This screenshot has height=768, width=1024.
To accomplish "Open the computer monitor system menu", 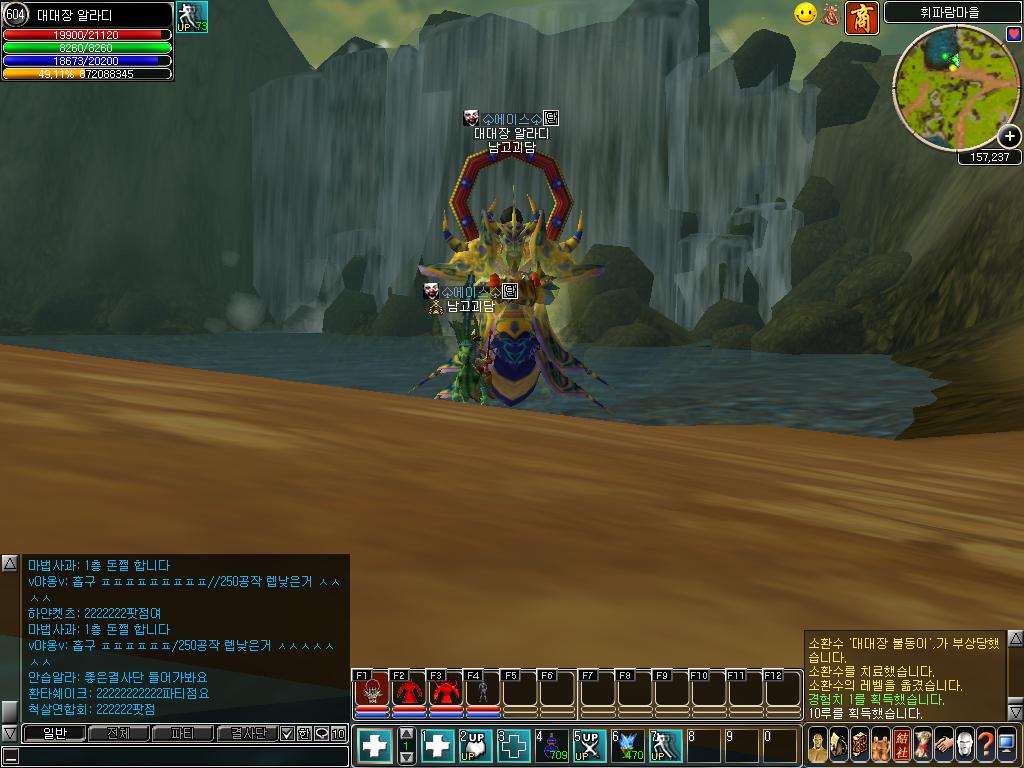I will point(1006,745).
